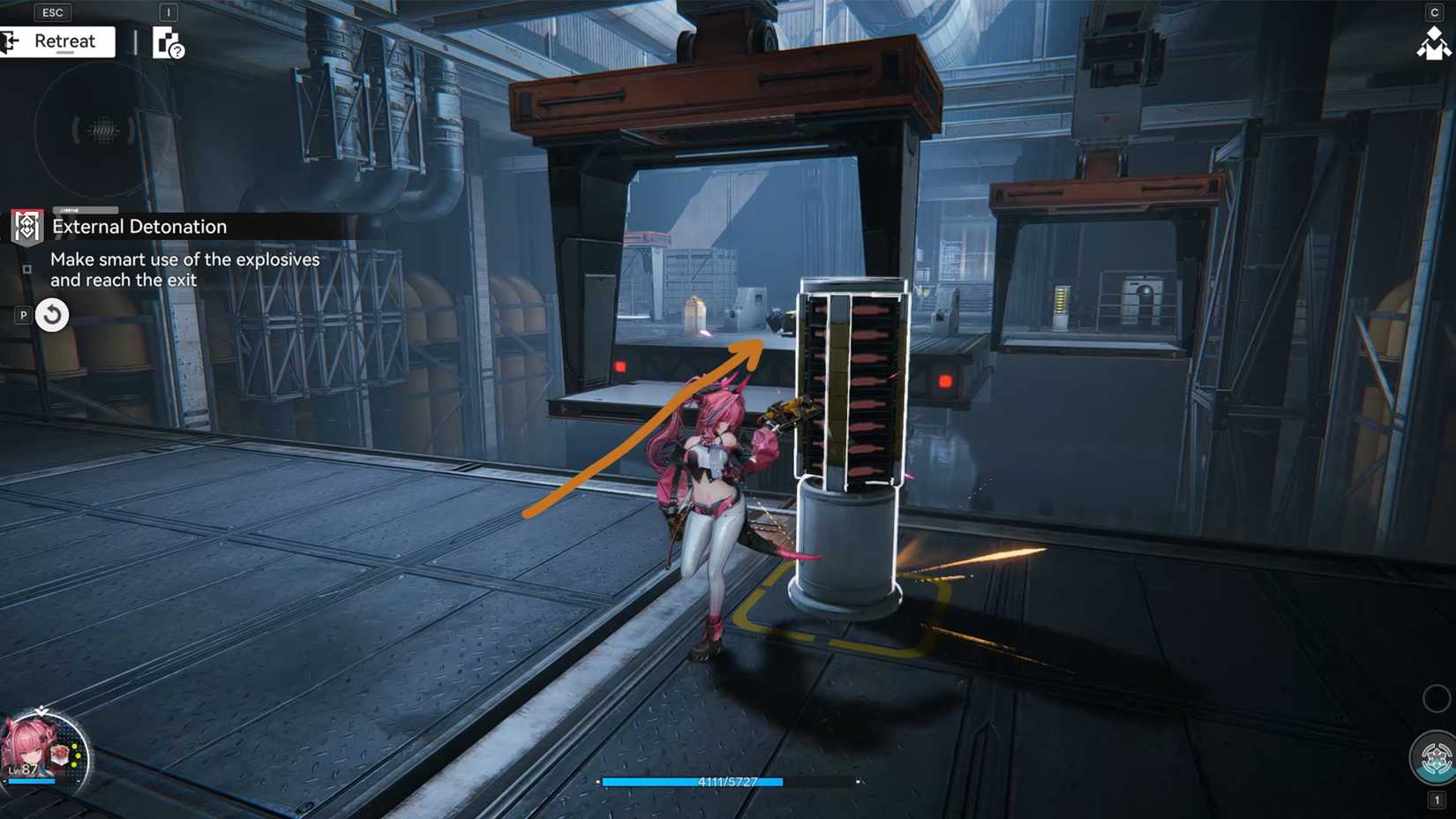Click the circular minimap in the top left

(x=100, y=131)
